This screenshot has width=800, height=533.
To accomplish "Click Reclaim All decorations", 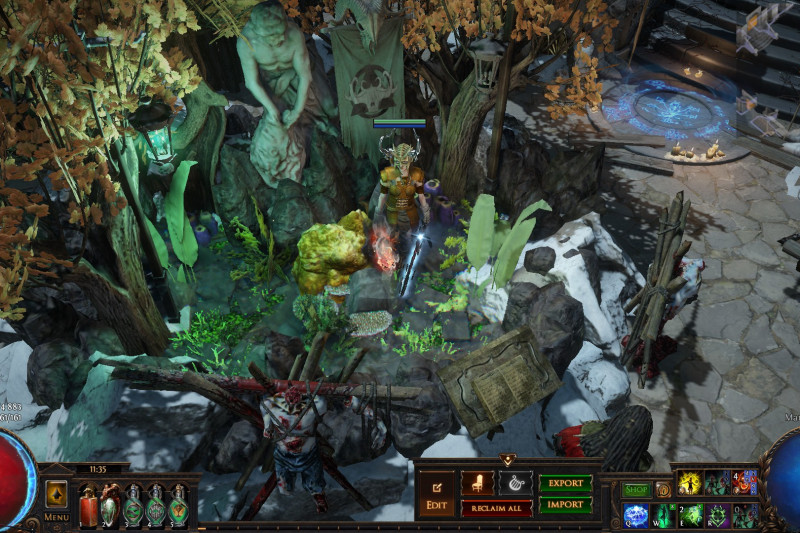I will (x=496, y=508).
